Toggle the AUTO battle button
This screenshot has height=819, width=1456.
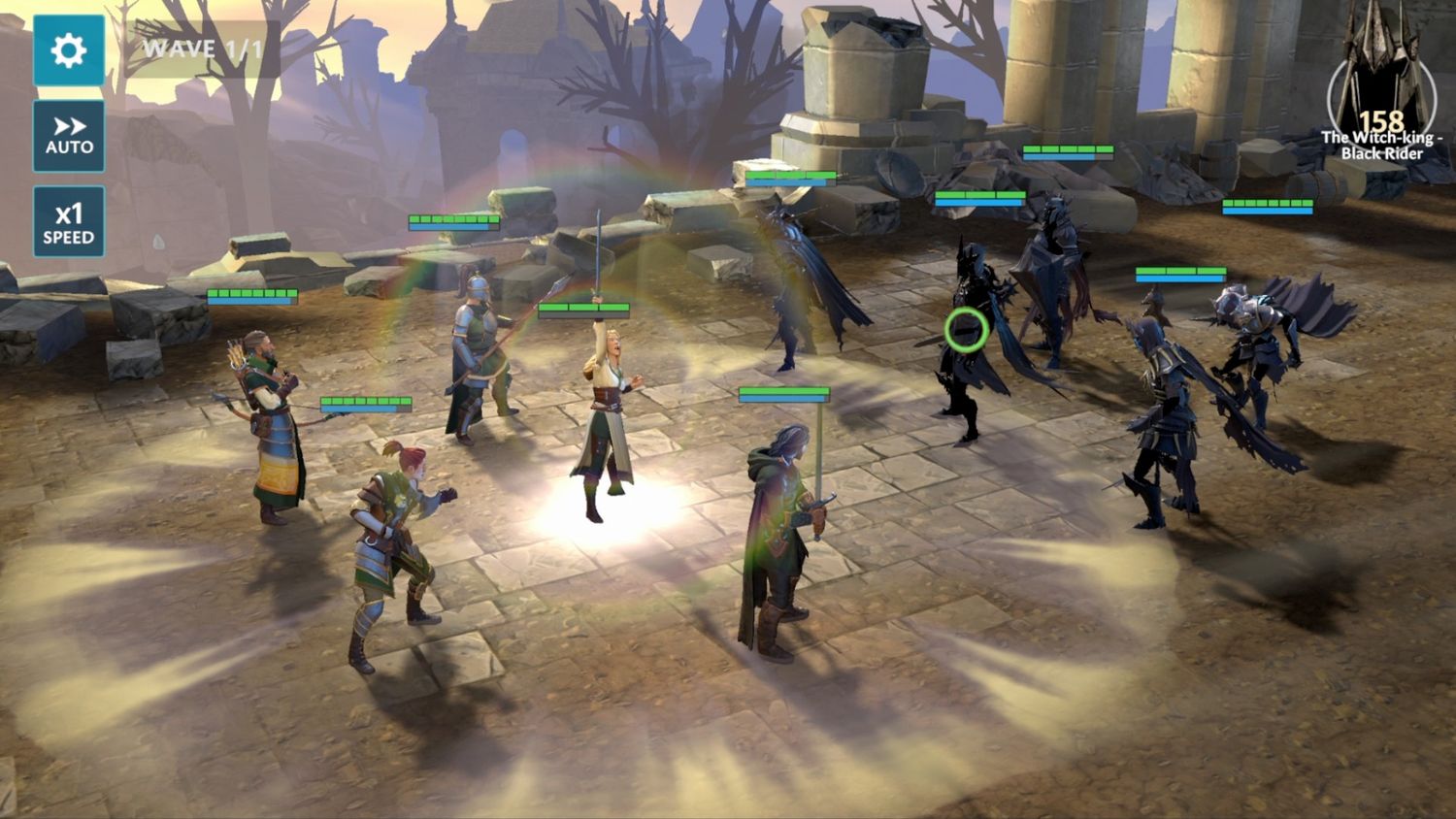click(68, 136)
